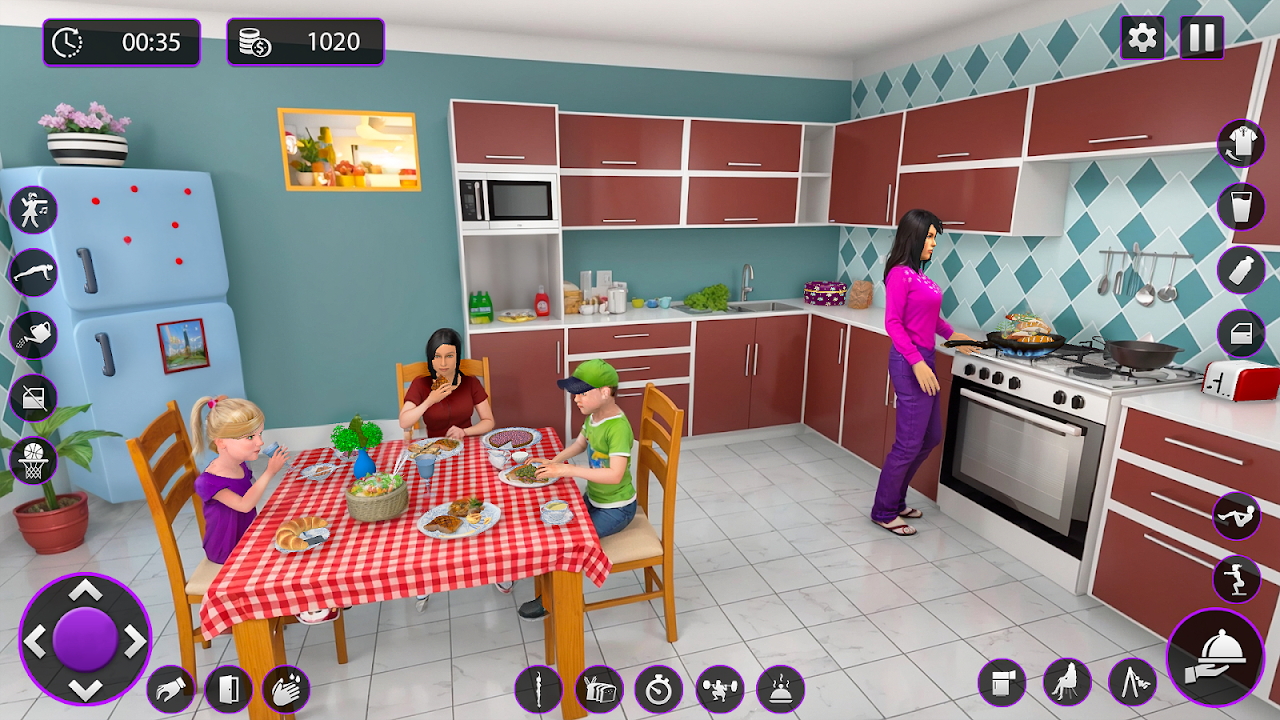Image resolution: width=1280 pixels, height=720 pixels.
Task: Start the weightlifting workout action
Action: (720, 689)
